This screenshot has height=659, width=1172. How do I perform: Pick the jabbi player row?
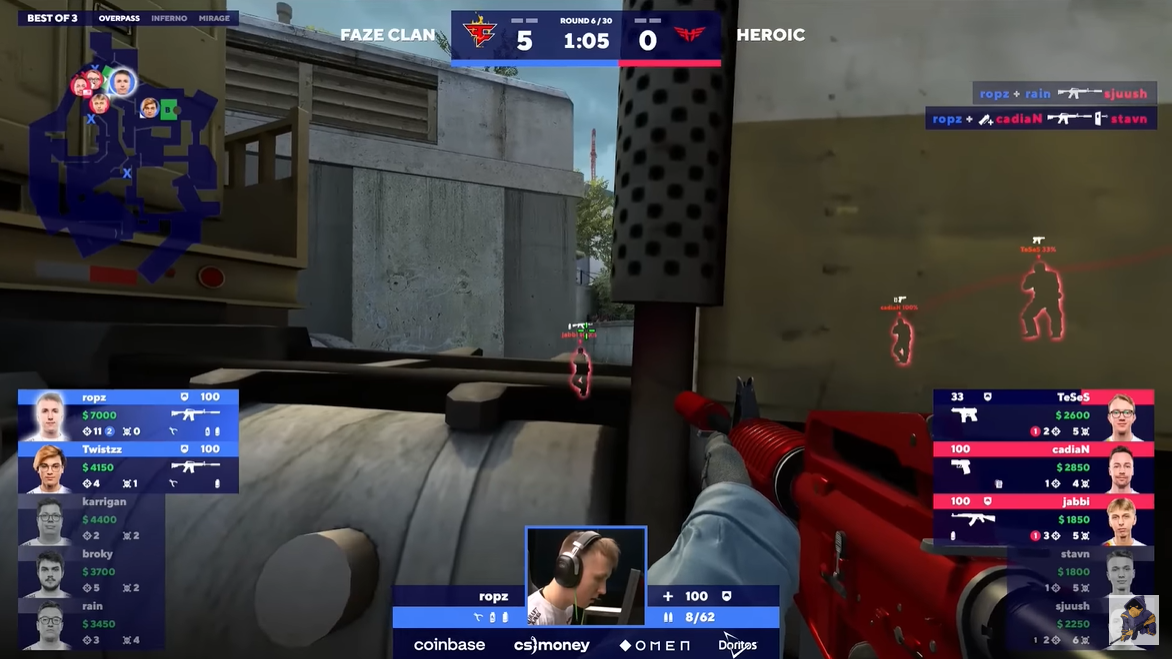[1043, 518]
